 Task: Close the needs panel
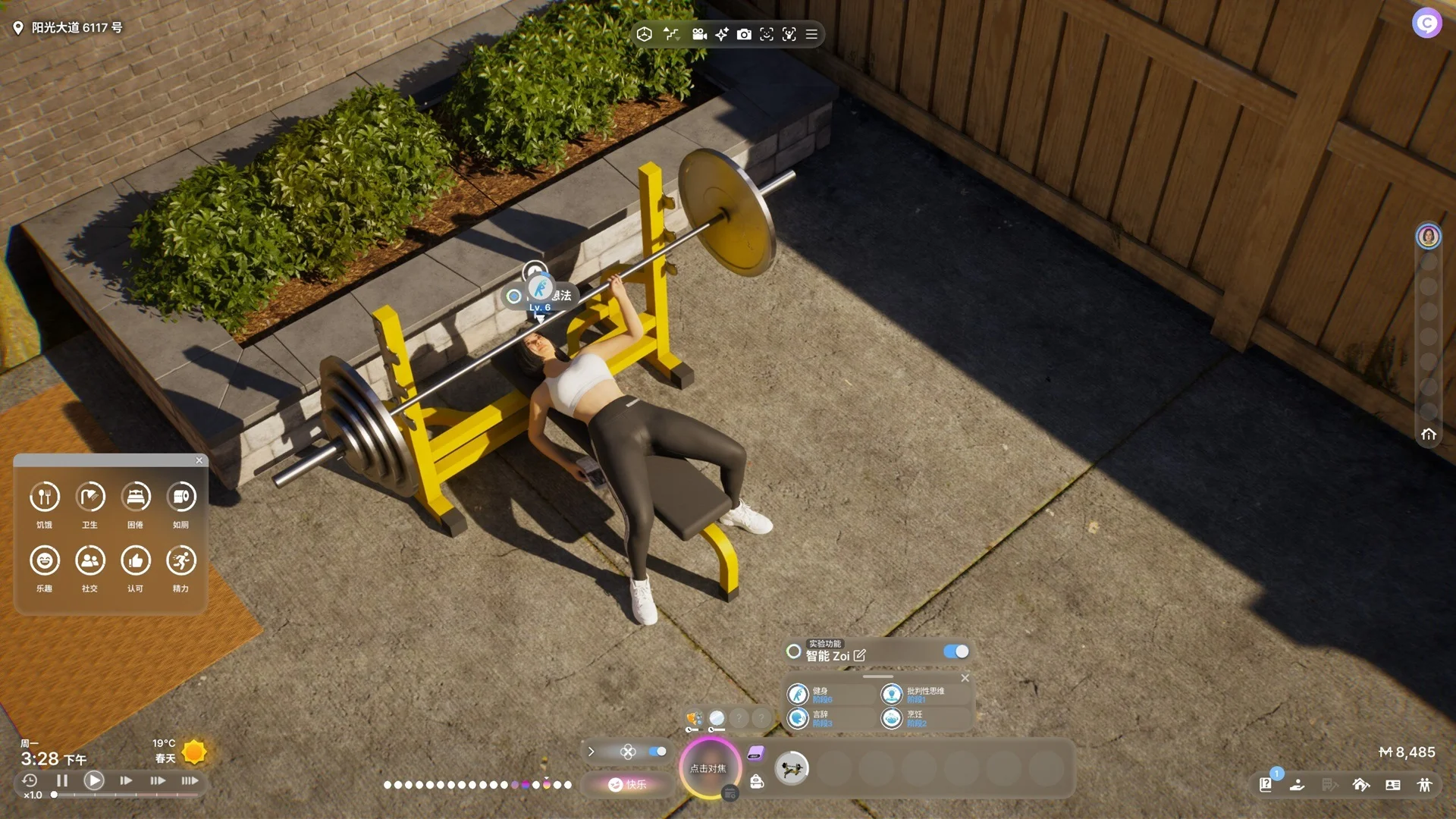(199, 460)
